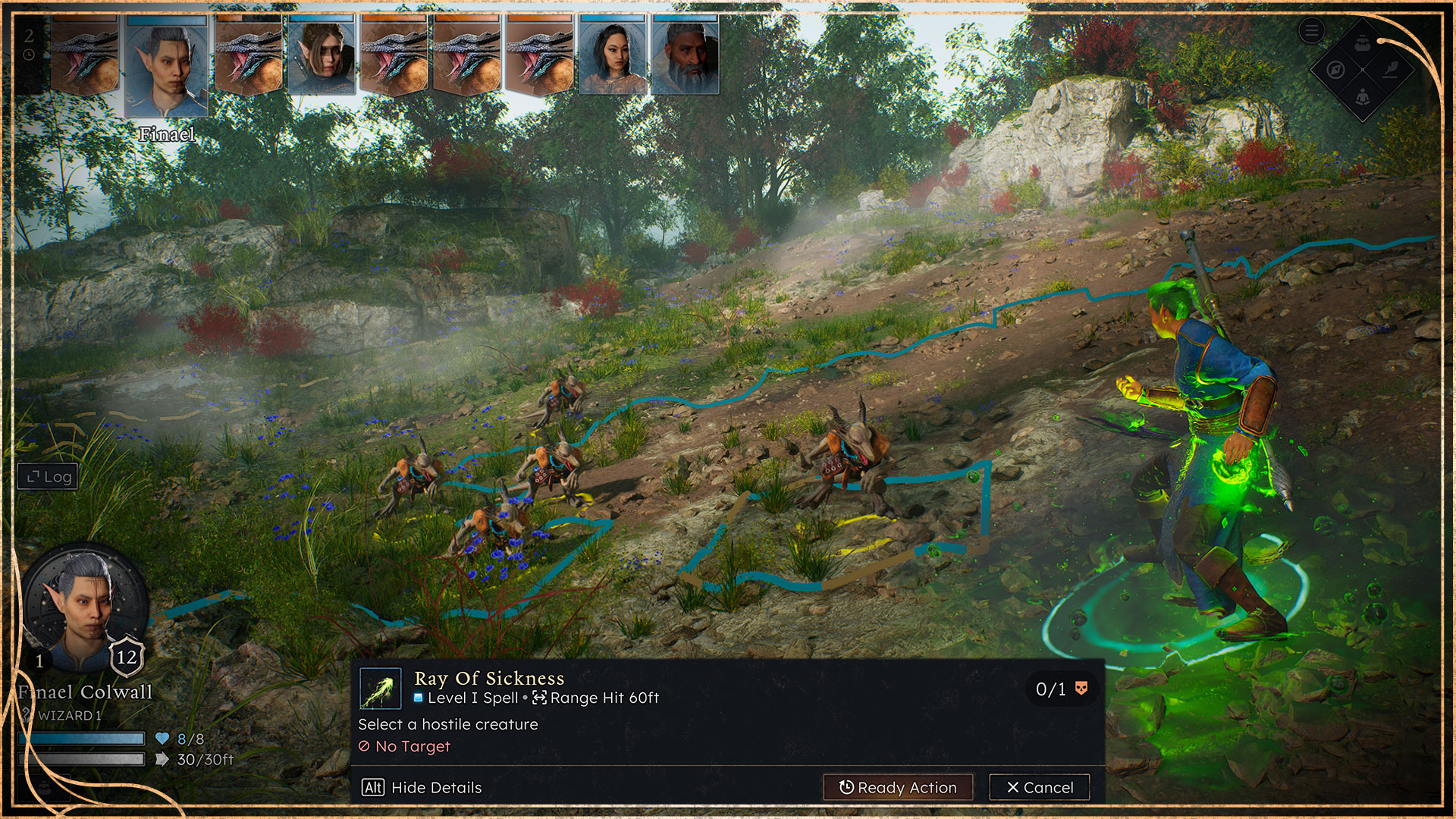The height and width of the screenshot is (819, 1456).
Task: Click the Ready Action button
Action: coord(899,787)
